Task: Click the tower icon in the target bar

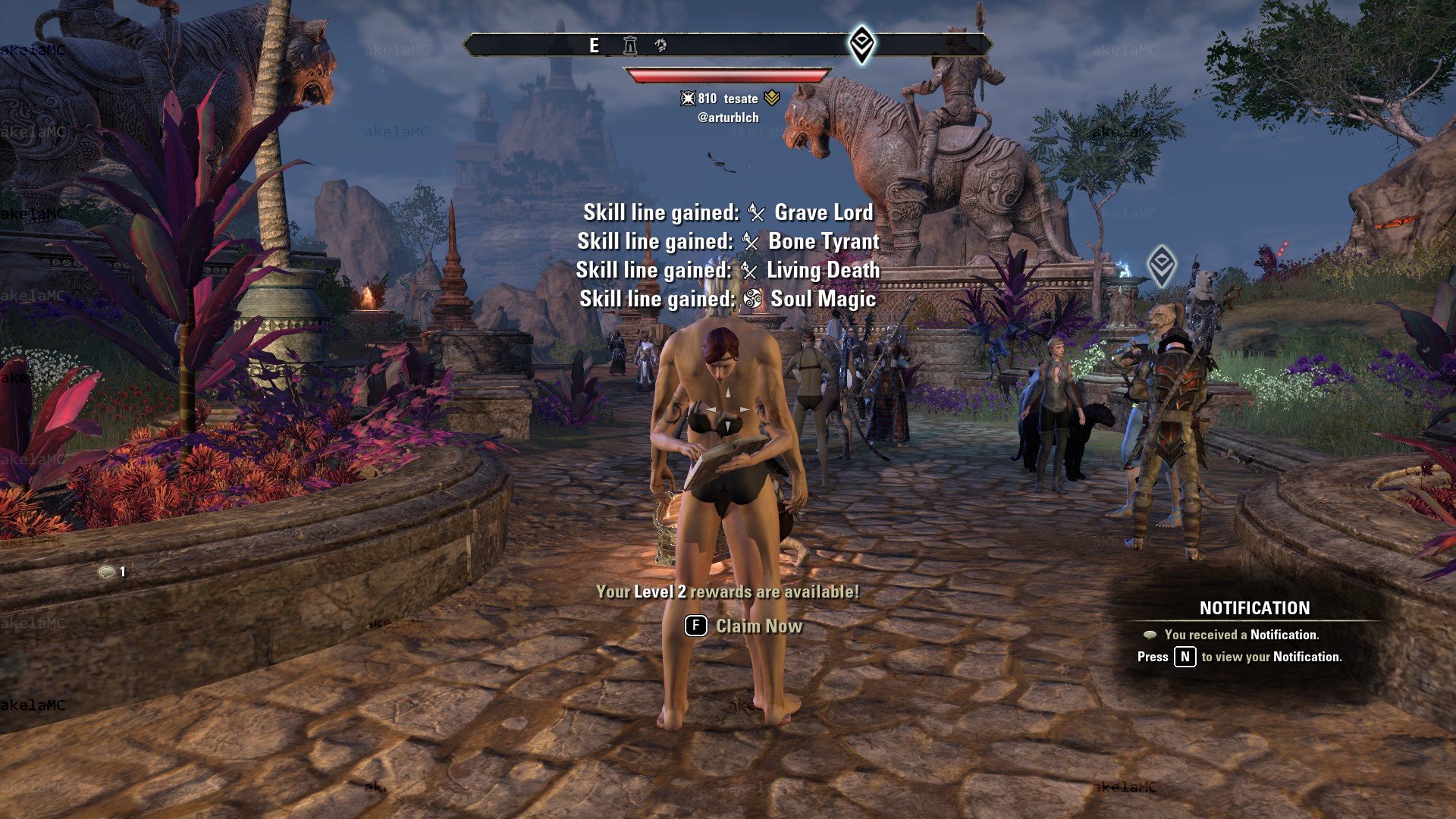Action: 630,45
